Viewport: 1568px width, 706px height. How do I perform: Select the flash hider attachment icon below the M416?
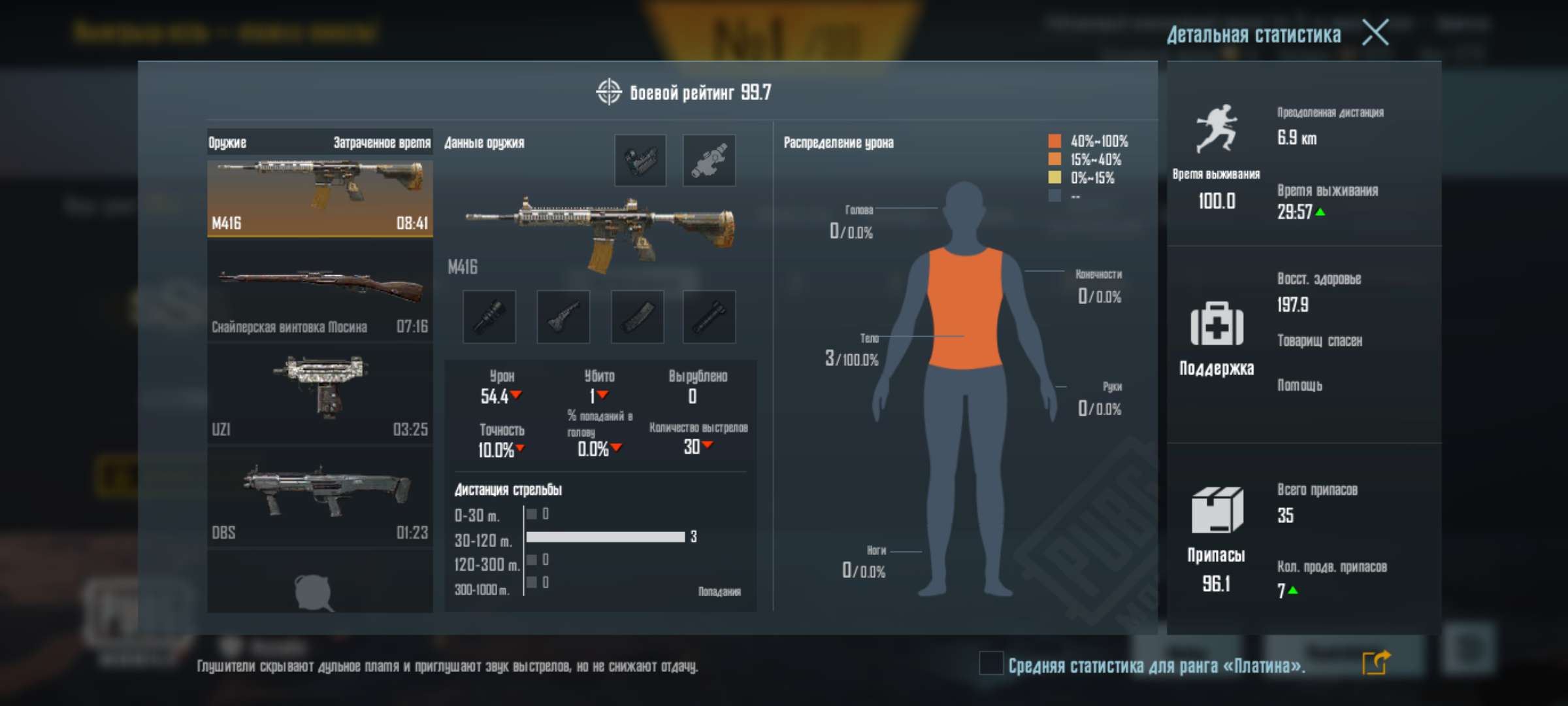[489, 316]
